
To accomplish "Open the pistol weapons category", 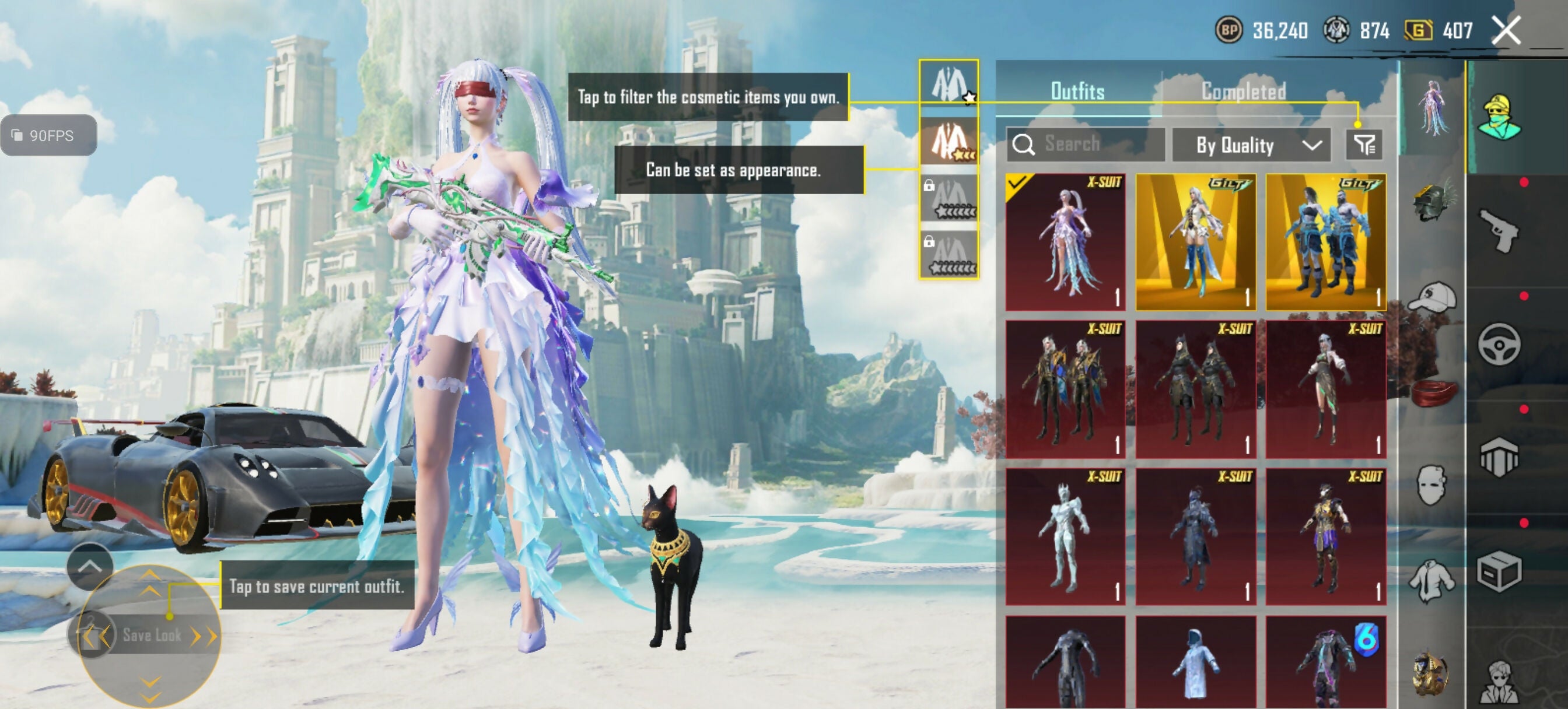I will coord(1499,230).
